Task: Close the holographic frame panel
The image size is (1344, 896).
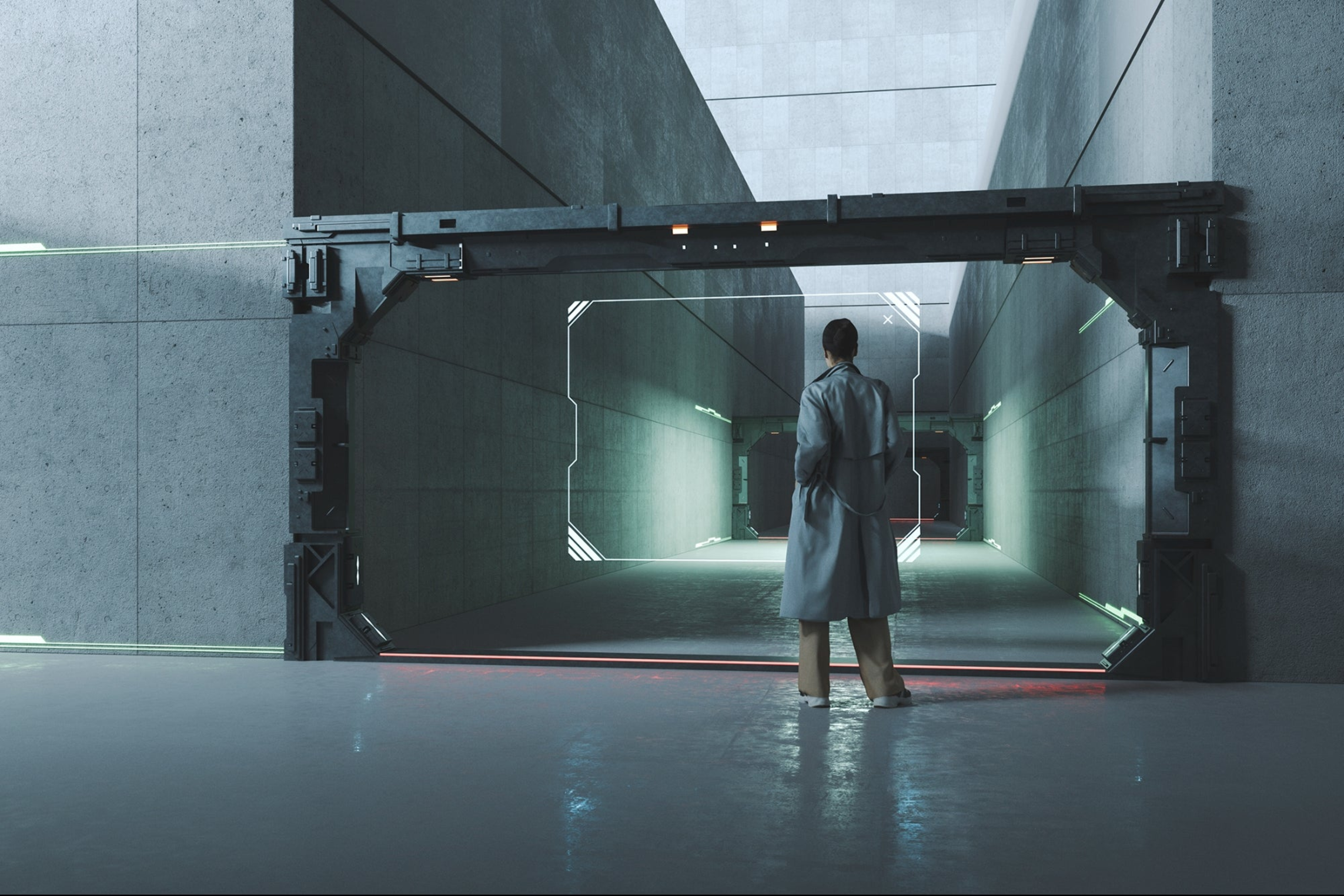Action: (x=888, y=319)
